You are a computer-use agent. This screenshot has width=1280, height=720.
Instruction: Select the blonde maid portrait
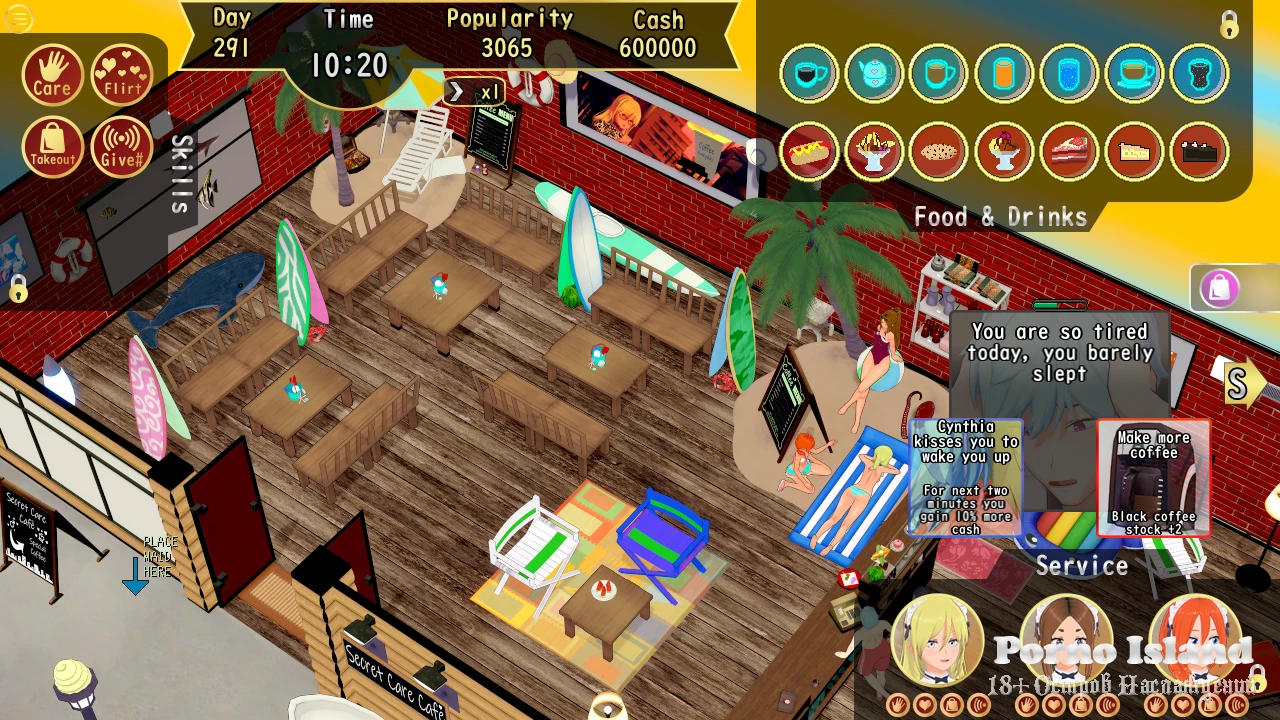(937, 640)
